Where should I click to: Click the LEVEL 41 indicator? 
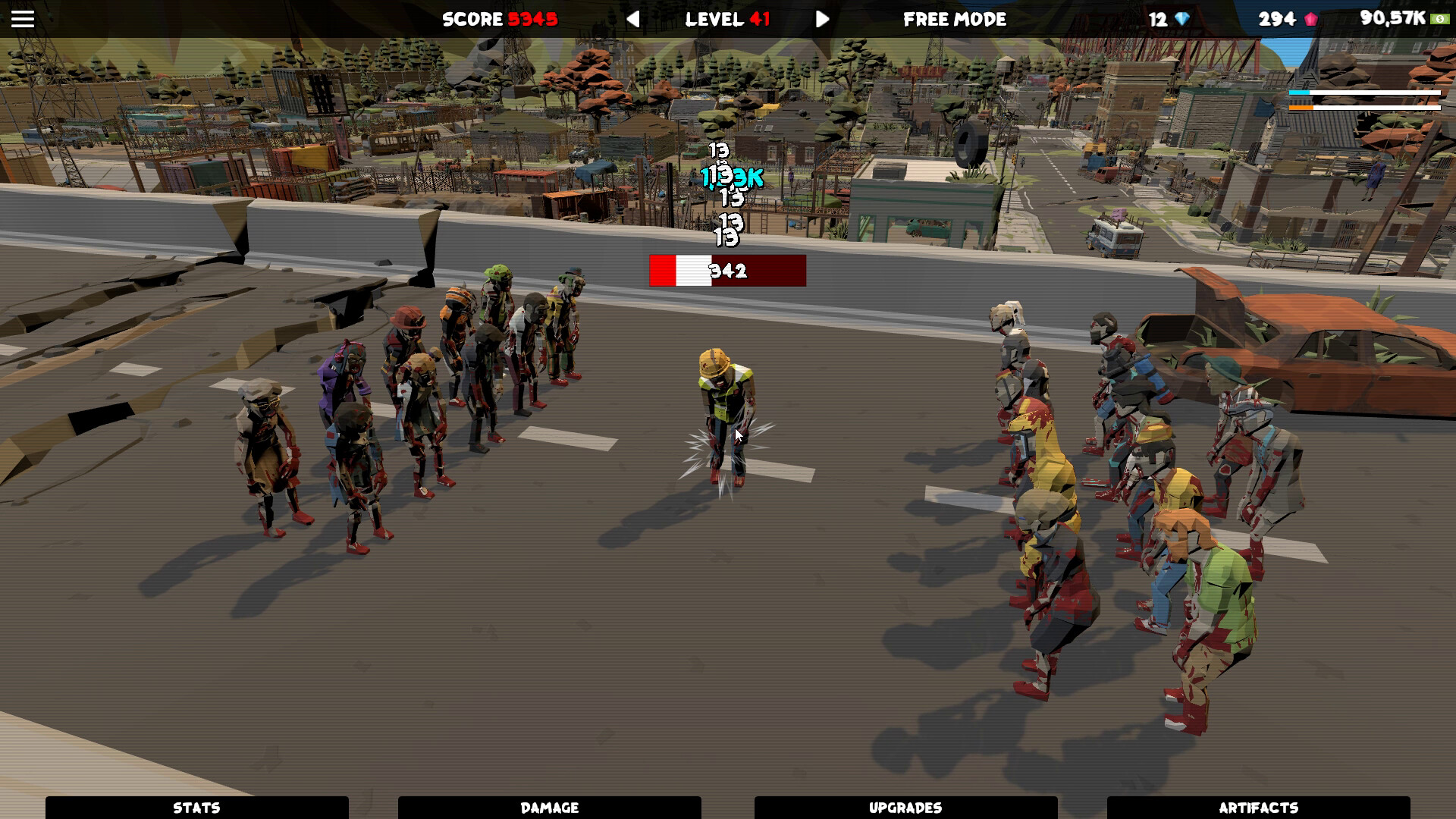coord(726,20)
